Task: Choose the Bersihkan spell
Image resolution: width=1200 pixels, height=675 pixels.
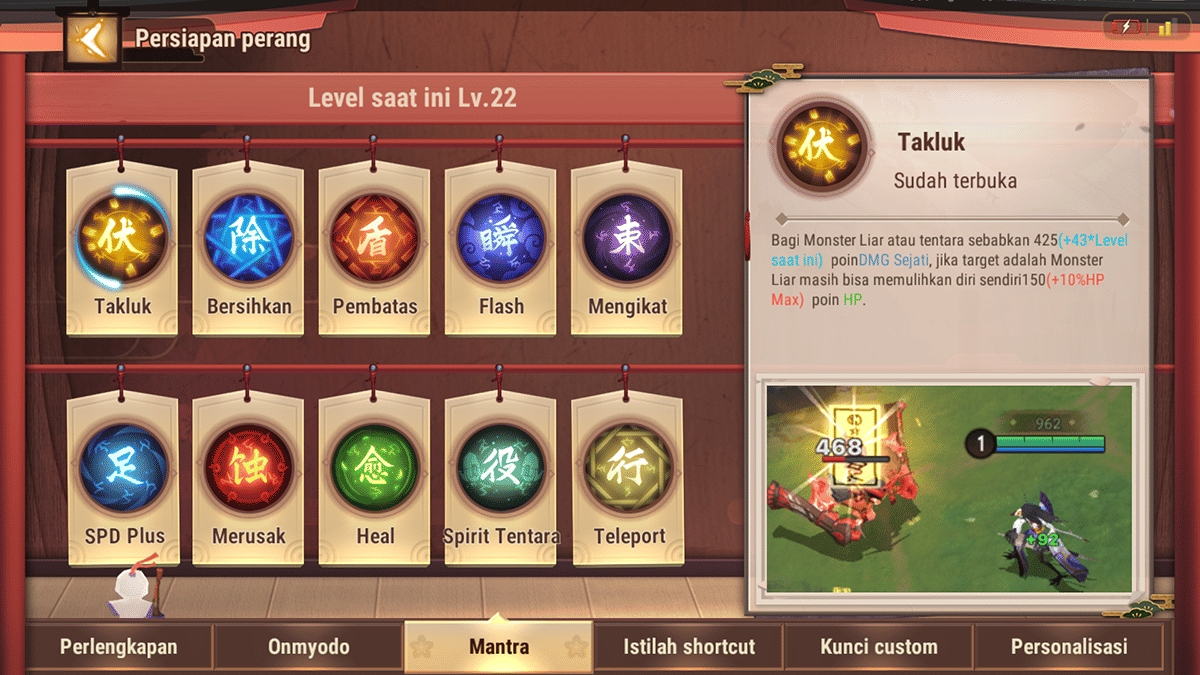Action: point(248,240)
